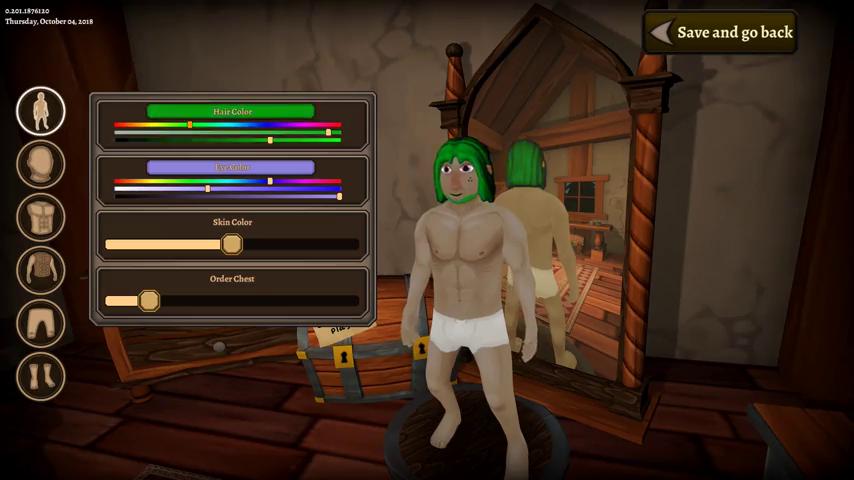Select the pants category icon

tap(41, 324)
